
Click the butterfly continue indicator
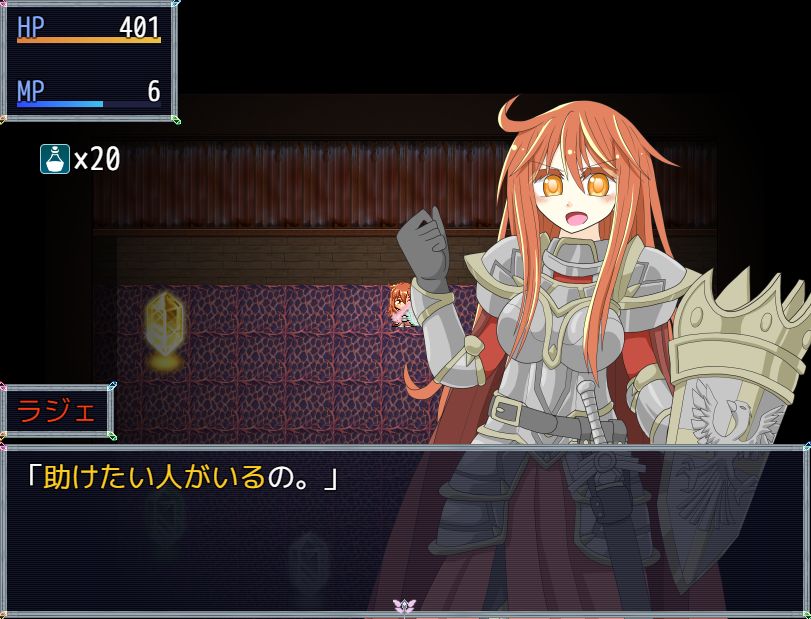404,606
